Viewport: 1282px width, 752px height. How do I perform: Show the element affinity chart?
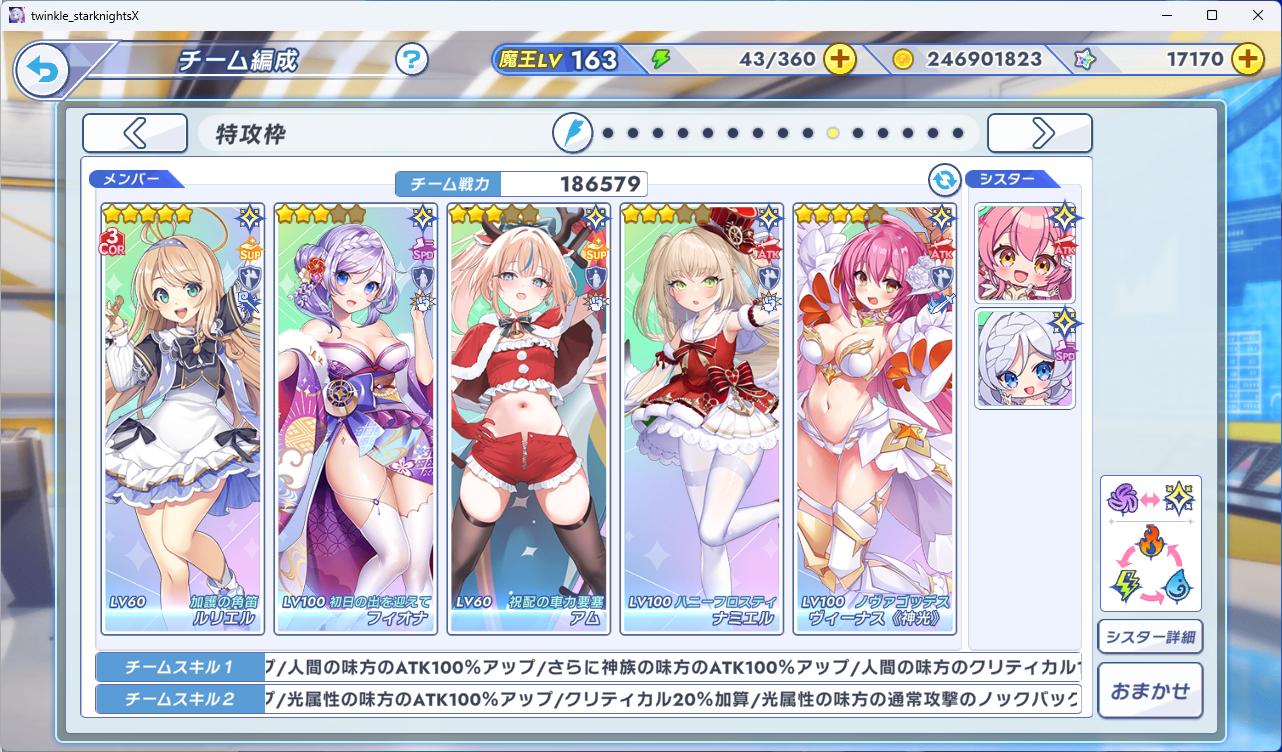click(1150, 543)
